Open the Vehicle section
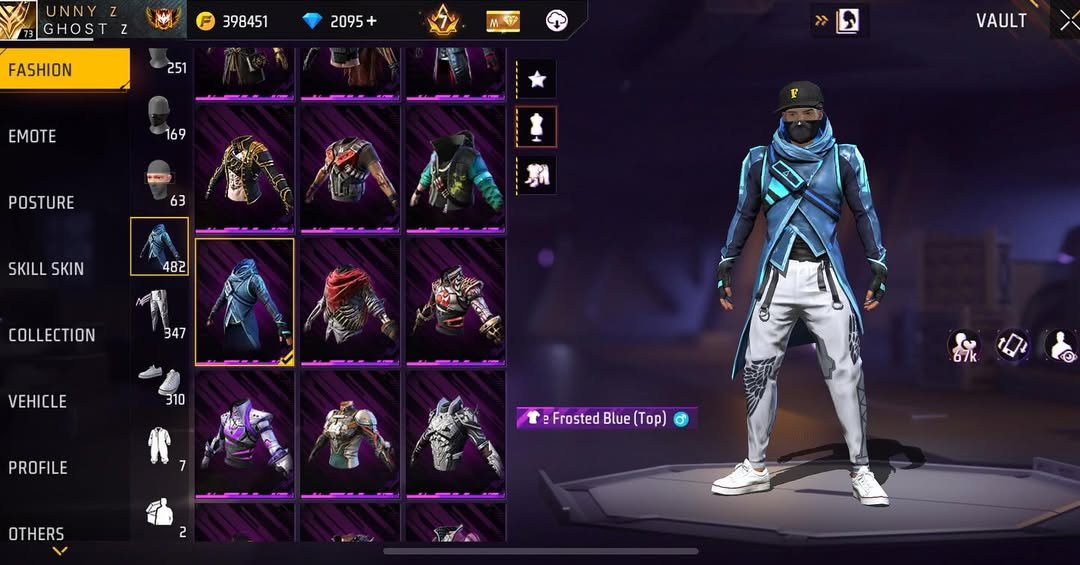Image resolution: width=1080 pixels, height=565 pixels. pos(38,401)
